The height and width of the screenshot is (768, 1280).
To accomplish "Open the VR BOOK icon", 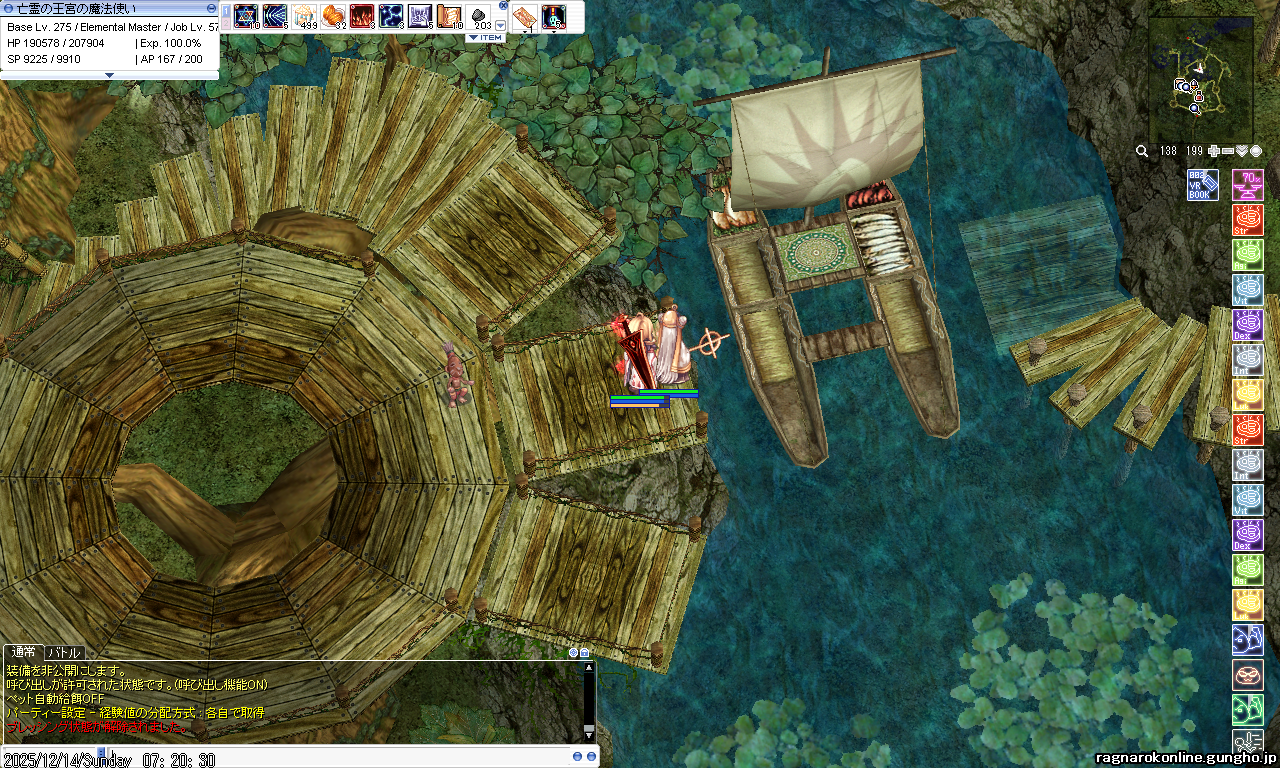I will (1202, 185).
